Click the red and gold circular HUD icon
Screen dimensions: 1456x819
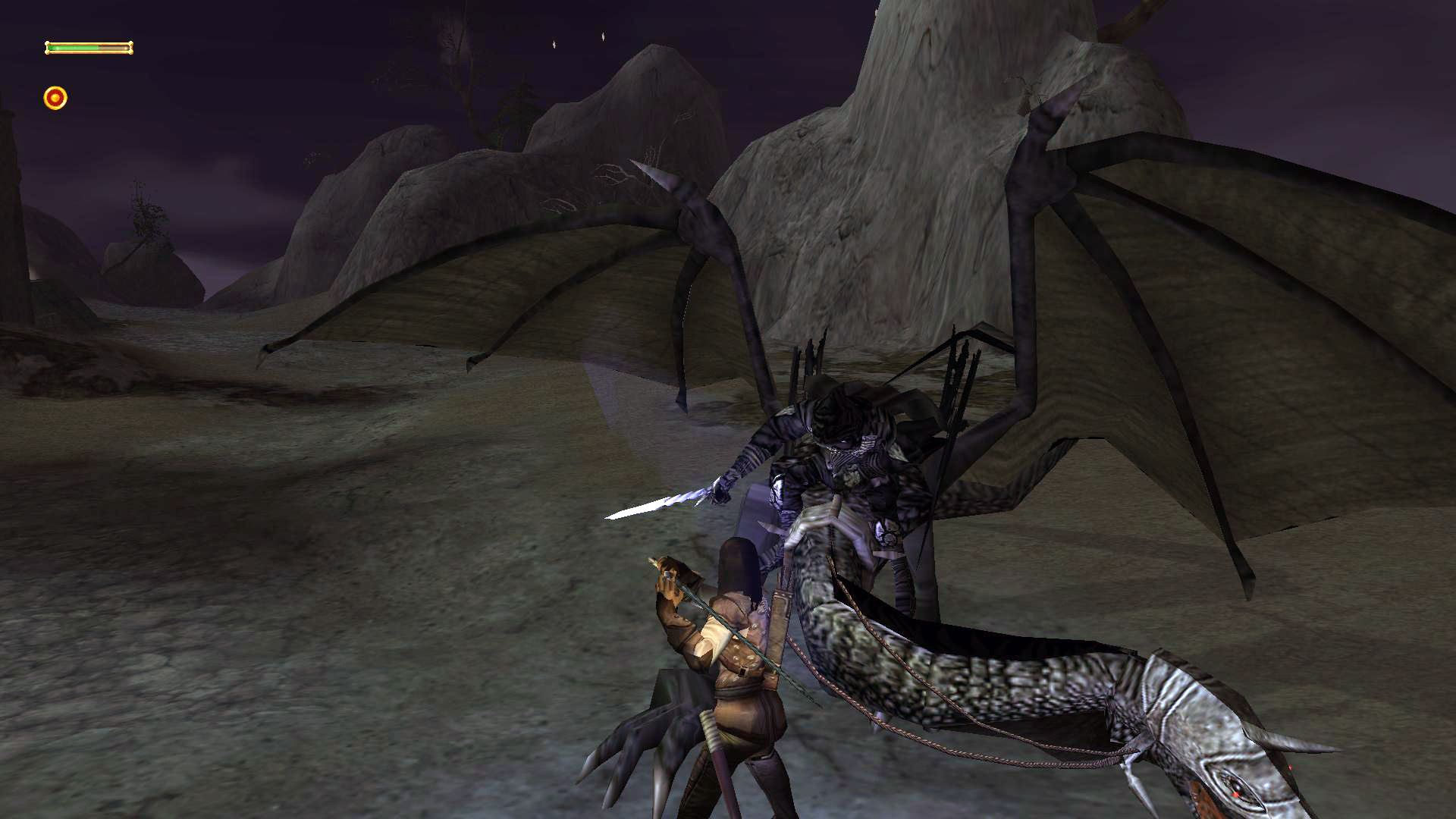(55, 98)
